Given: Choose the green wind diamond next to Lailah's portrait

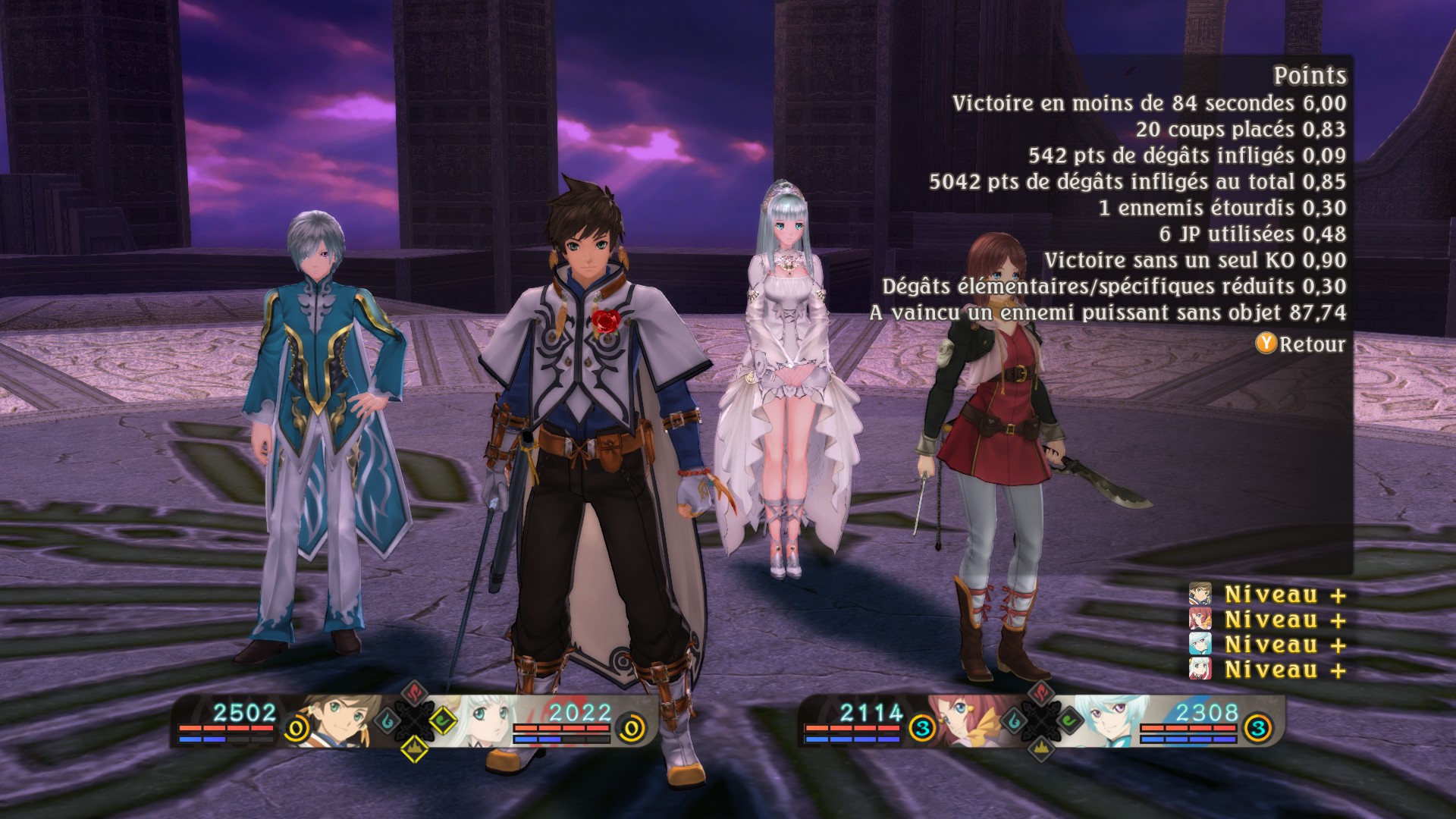Looking at the screenshot, I should point(442,720).
